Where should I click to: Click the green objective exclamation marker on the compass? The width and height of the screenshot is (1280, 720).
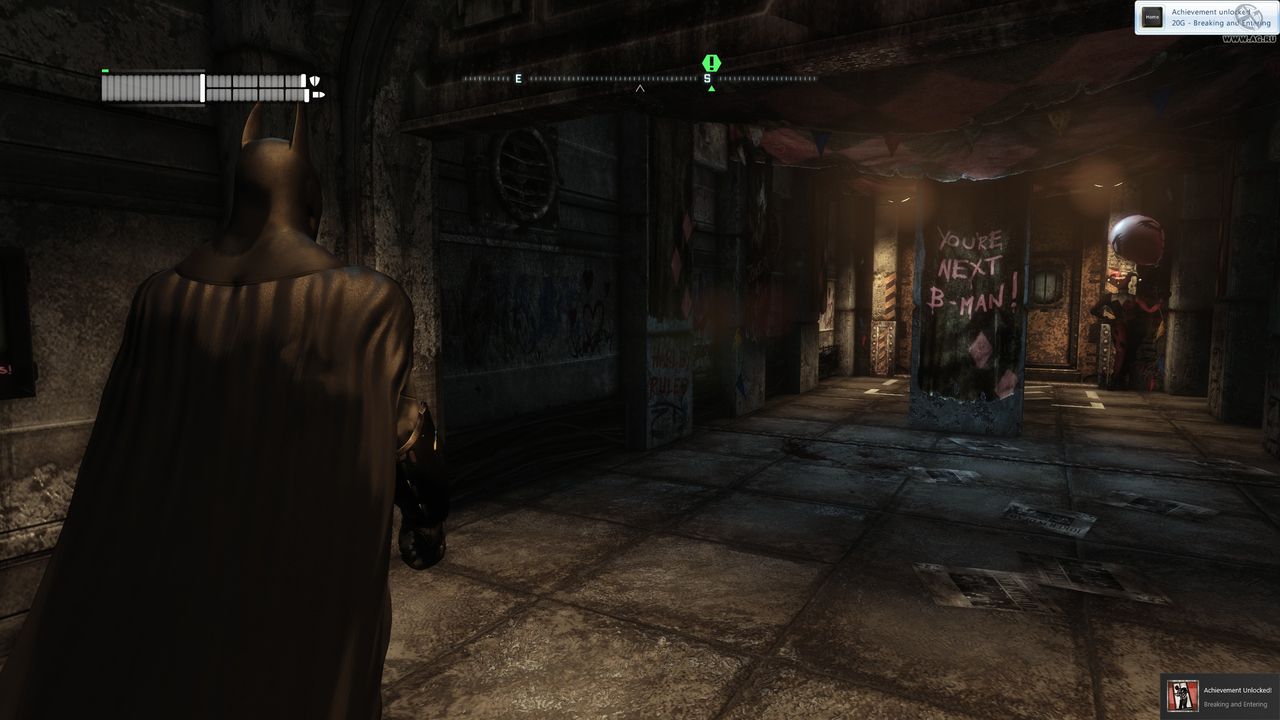click(711, 64)
